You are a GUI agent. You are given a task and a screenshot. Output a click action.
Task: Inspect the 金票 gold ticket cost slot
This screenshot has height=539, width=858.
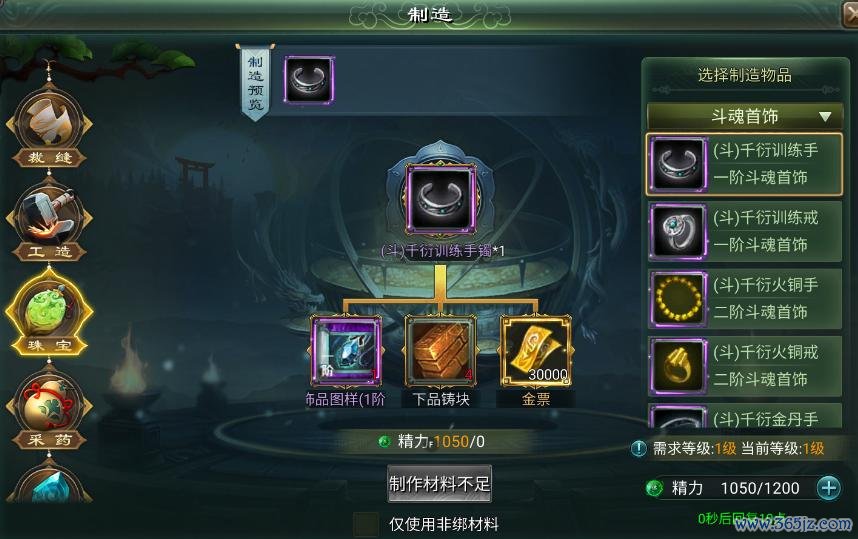(535, 351)
